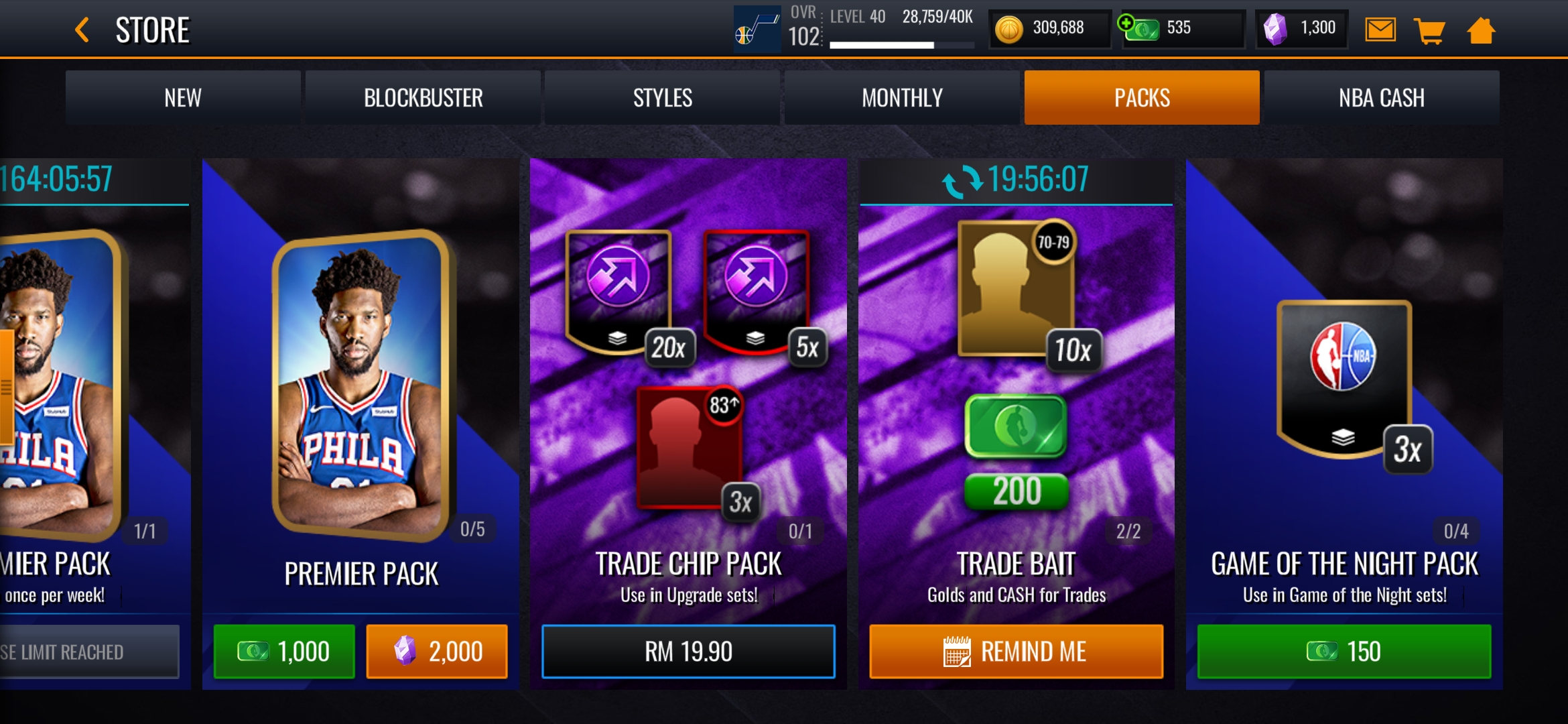This screenshot has width=1568, height=724.
Task: Tap REMIND ME for Trade Bait
Action: click(x=1016, y=651)
